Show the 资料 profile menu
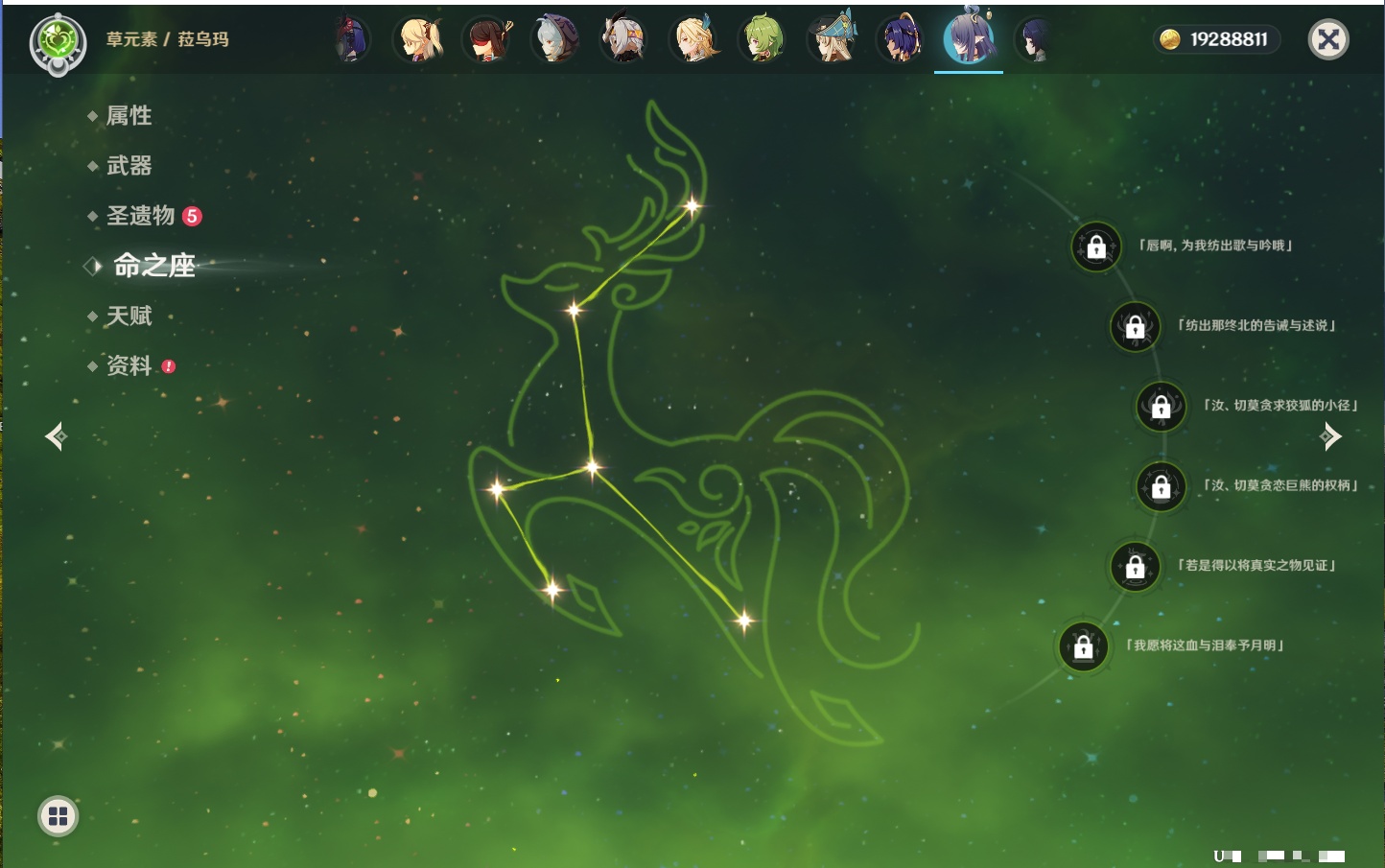1385x868 pixels. click(x=129, y=365)
